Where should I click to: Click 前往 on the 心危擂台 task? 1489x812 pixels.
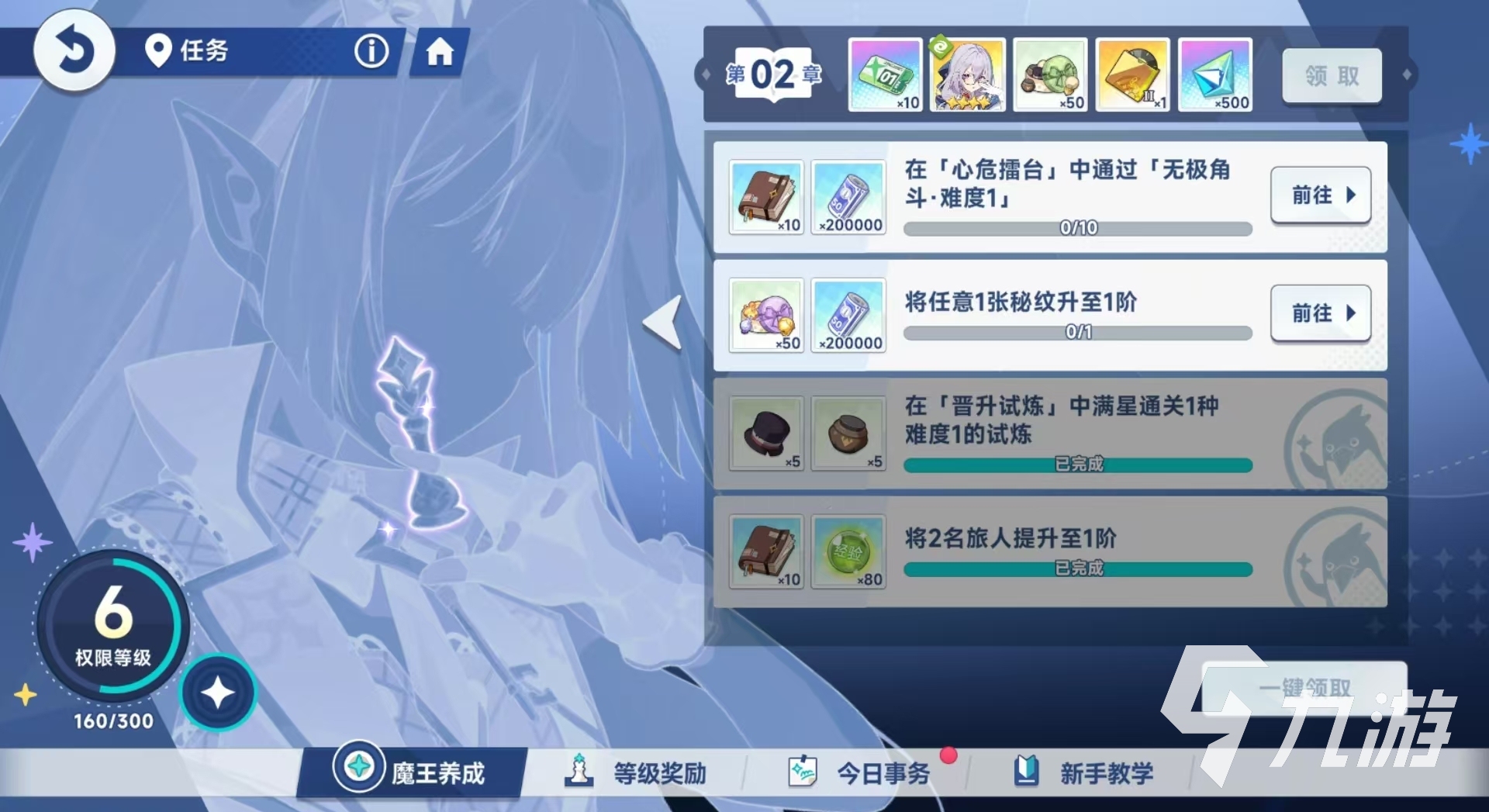pos(1320,196)
